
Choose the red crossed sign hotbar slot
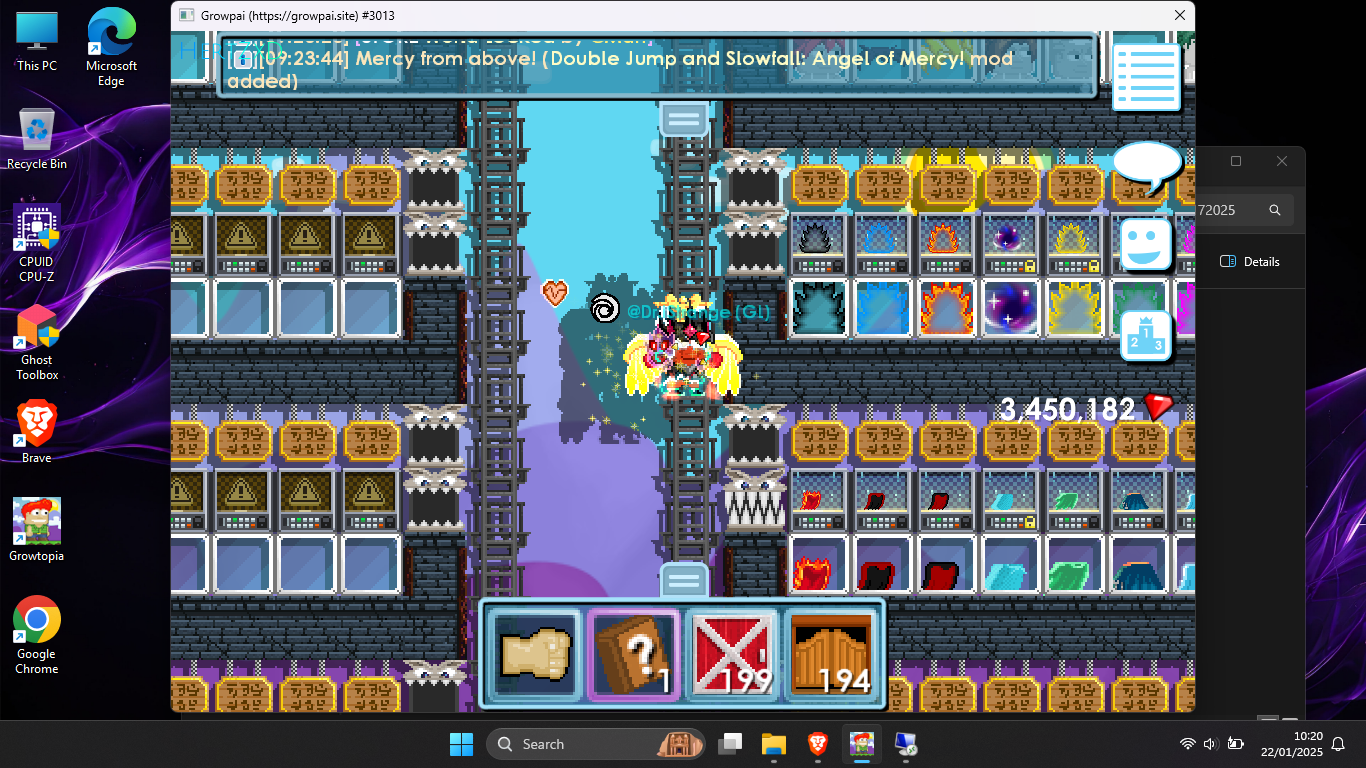(732, 655)
